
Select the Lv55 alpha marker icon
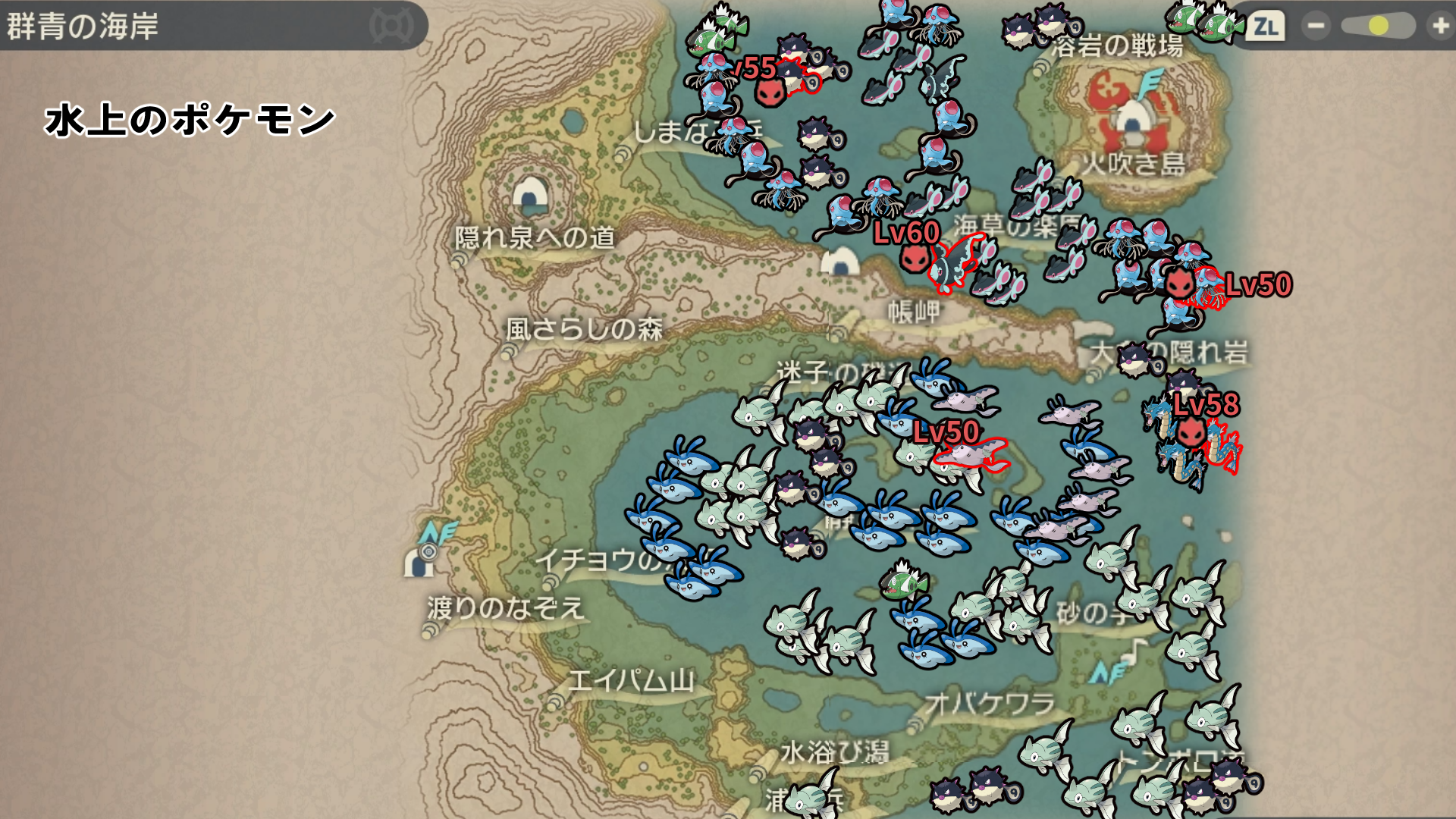(770, 93)
